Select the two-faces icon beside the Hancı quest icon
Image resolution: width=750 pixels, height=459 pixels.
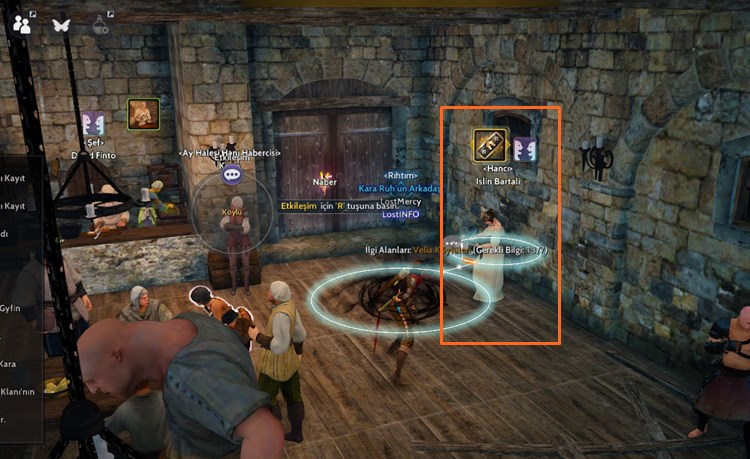[x=526, y=150]
